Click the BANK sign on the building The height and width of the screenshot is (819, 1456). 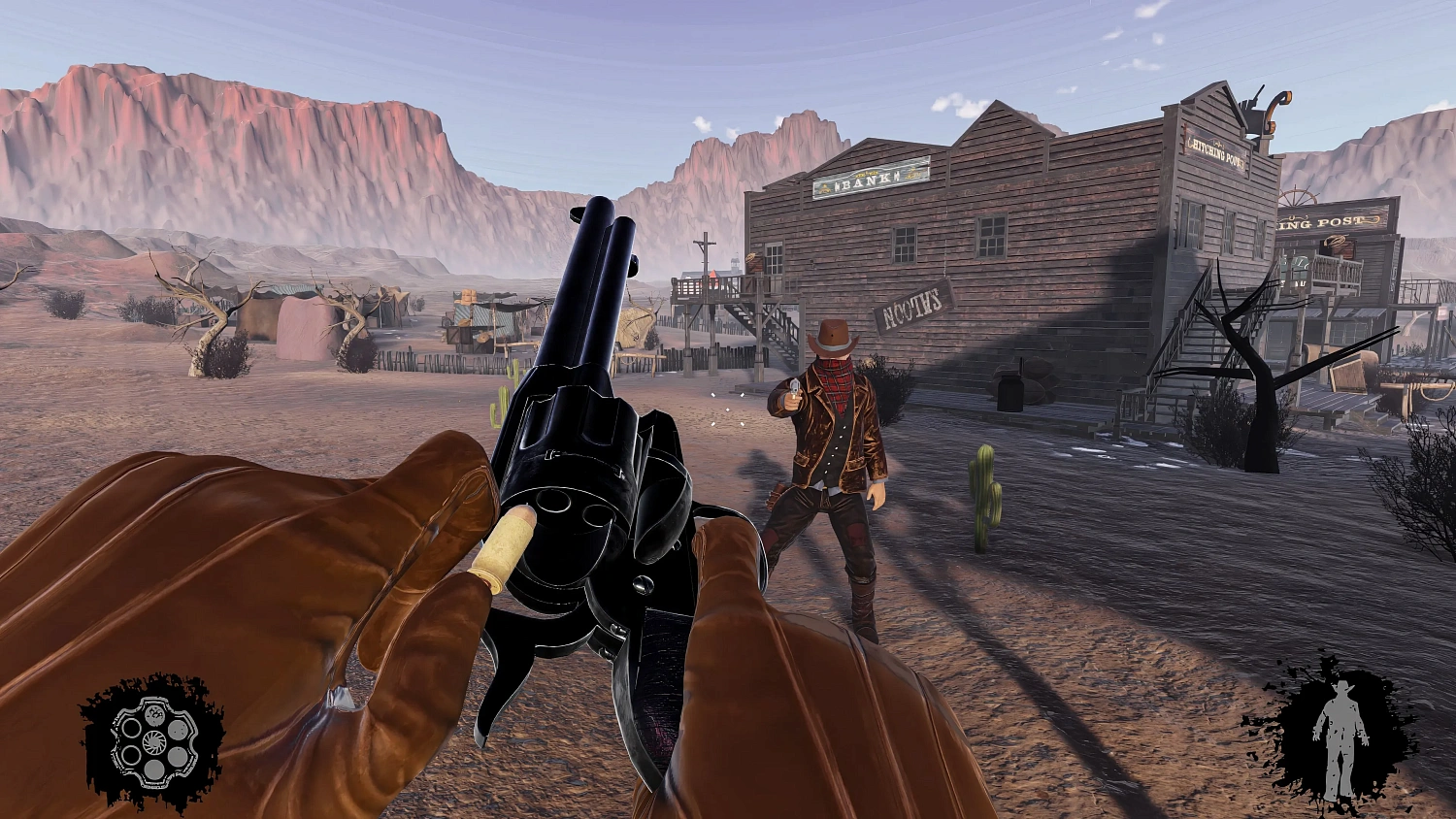(867, 179)
